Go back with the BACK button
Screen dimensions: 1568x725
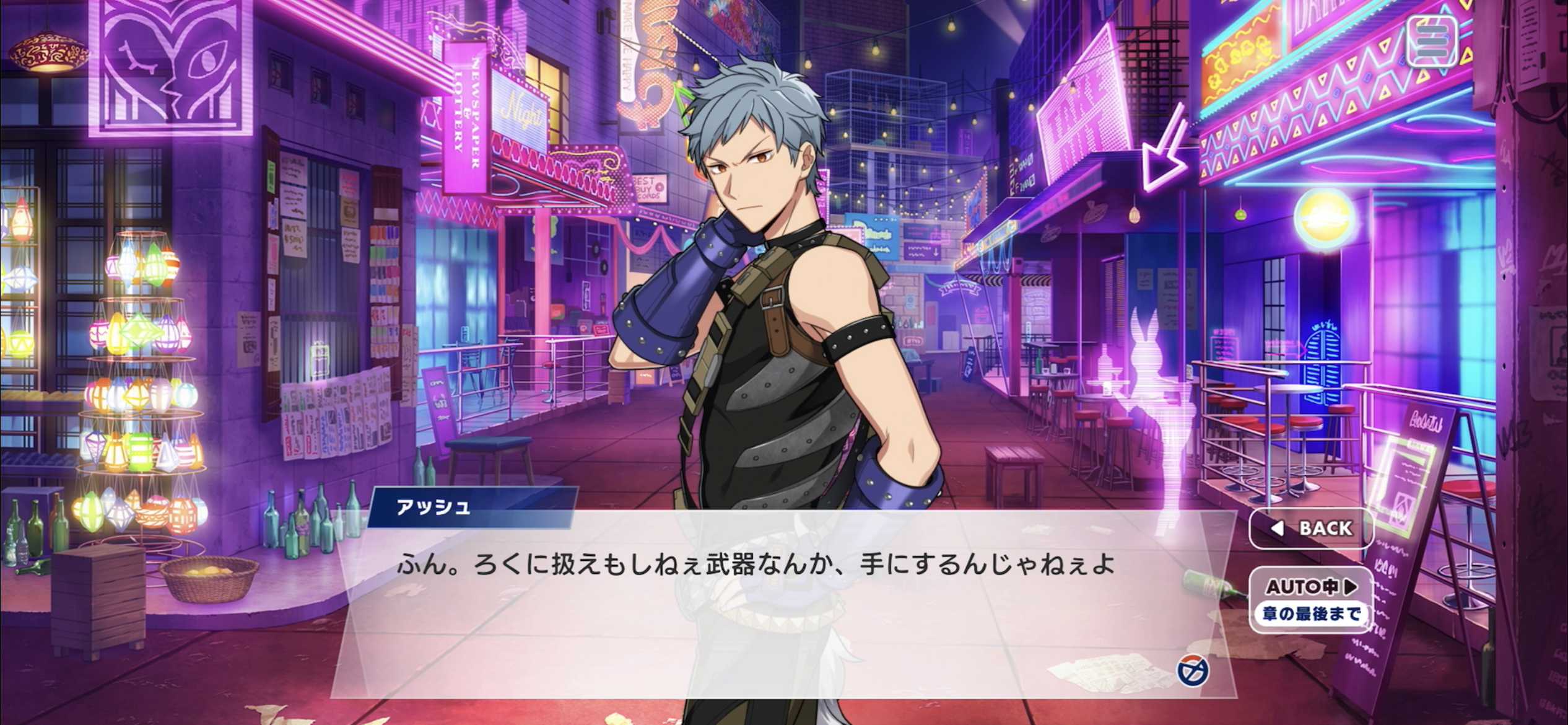pos(1312,528)
